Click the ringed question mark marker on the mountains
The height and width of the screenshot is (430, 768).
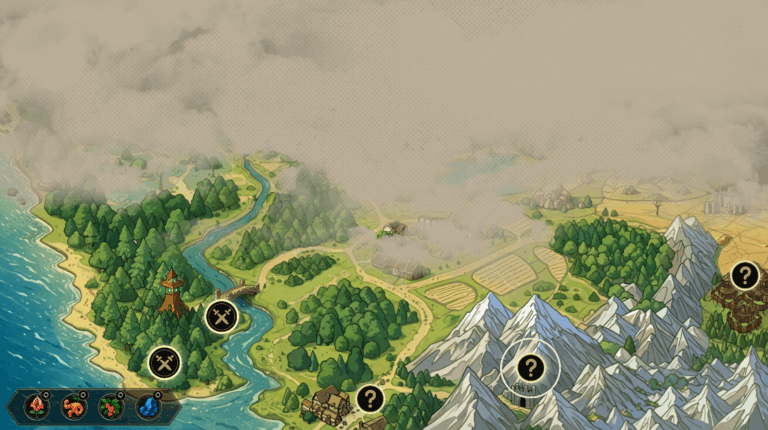530,367
